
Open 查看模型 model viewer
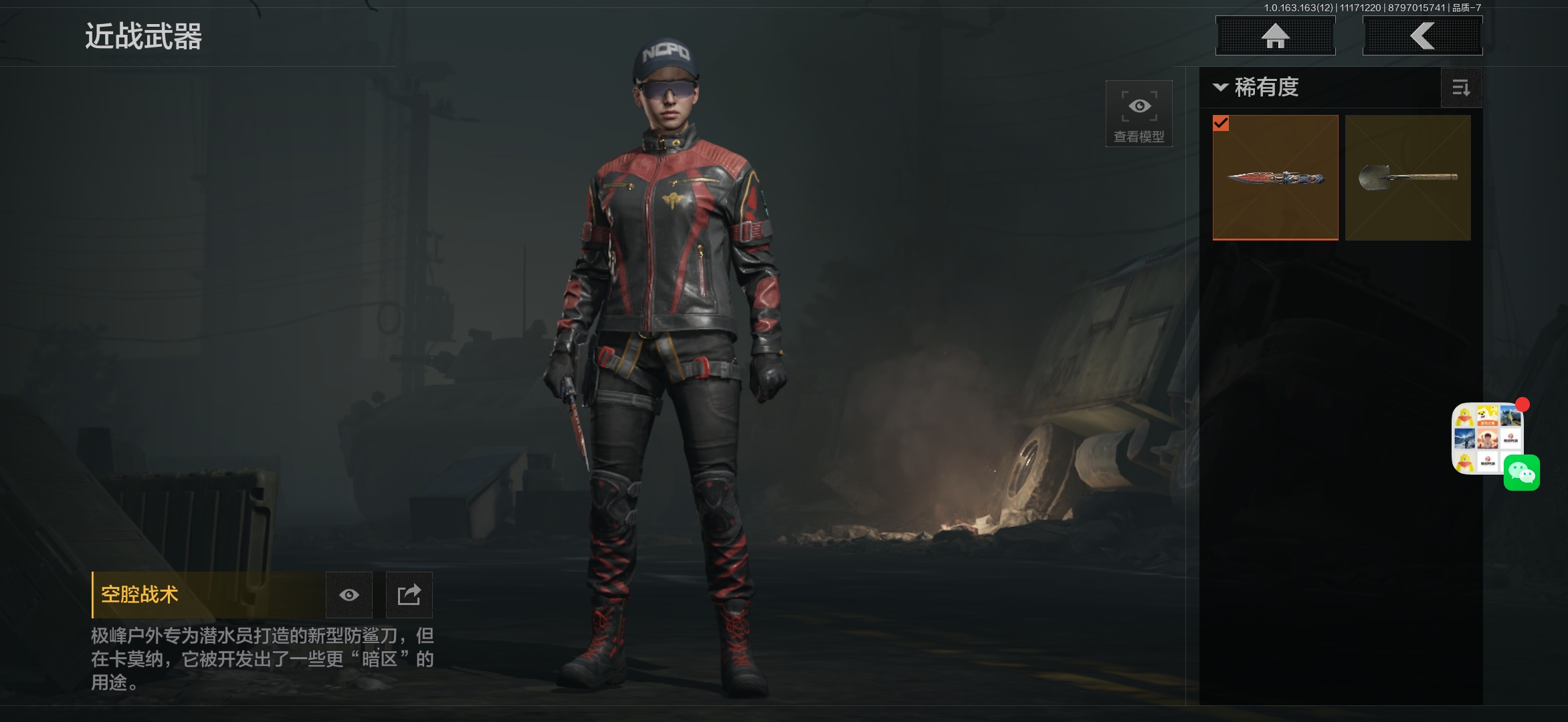coord(1139,114)
